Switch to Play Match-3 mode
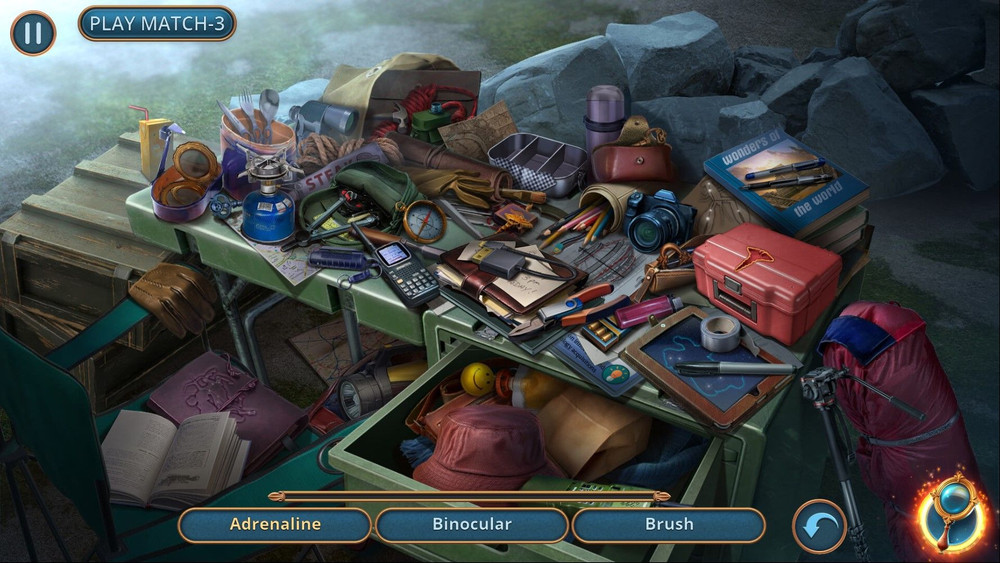 [x=157, y=24]
